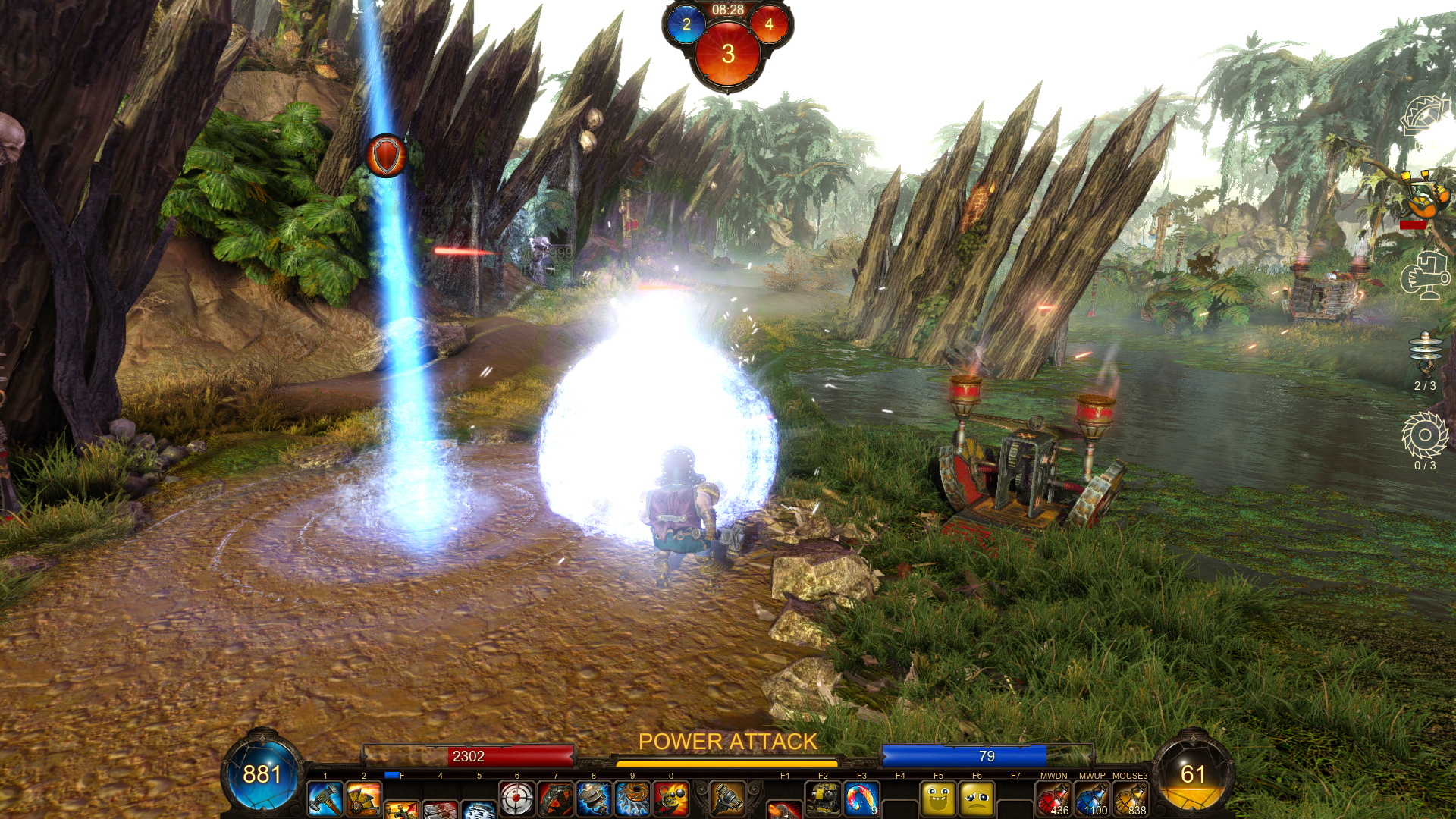Activate the spiked trap skill in slot 7
The height and width of the screenshot is (819, 1456).
coord(556,799)
